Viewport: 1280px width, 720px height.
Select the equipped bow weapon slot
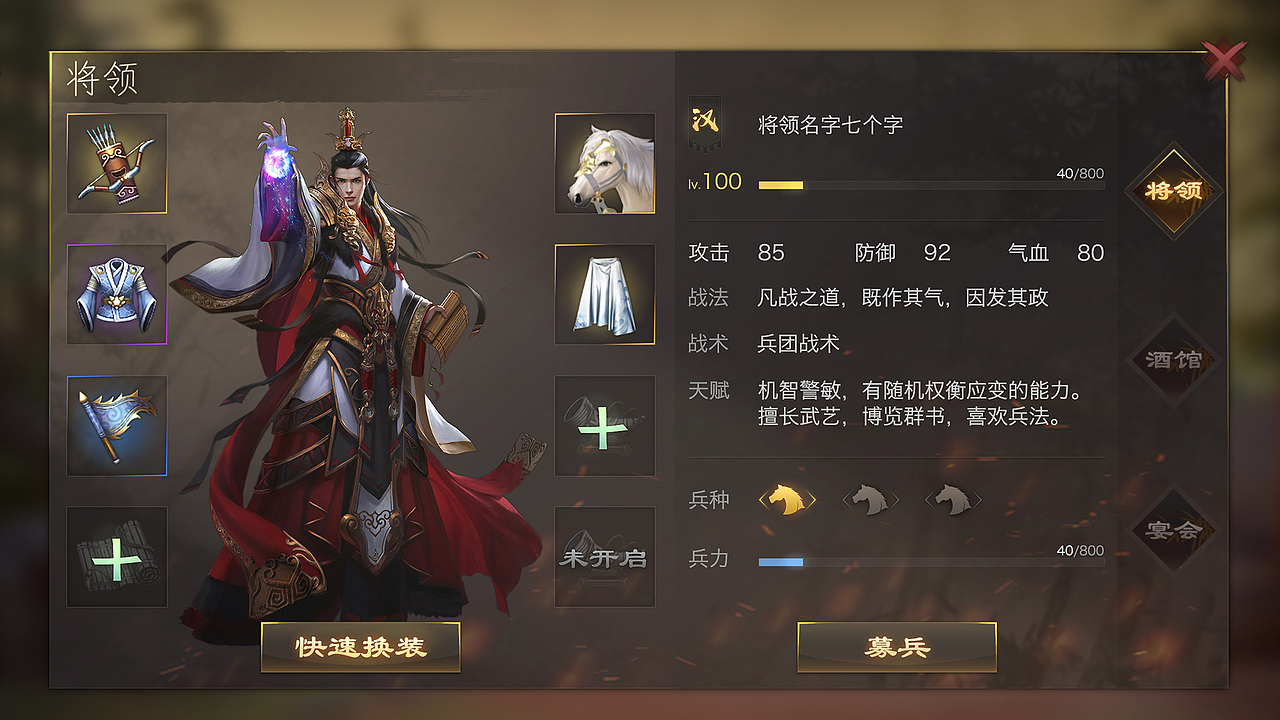(116, 163)
